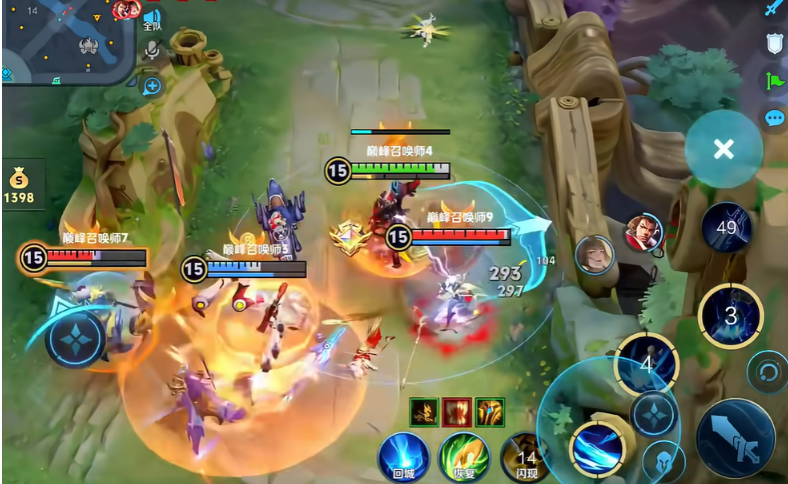This screenshot has width=788, height=484.
Task: Target the red-haired enemy hero portrait
Action: pos(644,233)
